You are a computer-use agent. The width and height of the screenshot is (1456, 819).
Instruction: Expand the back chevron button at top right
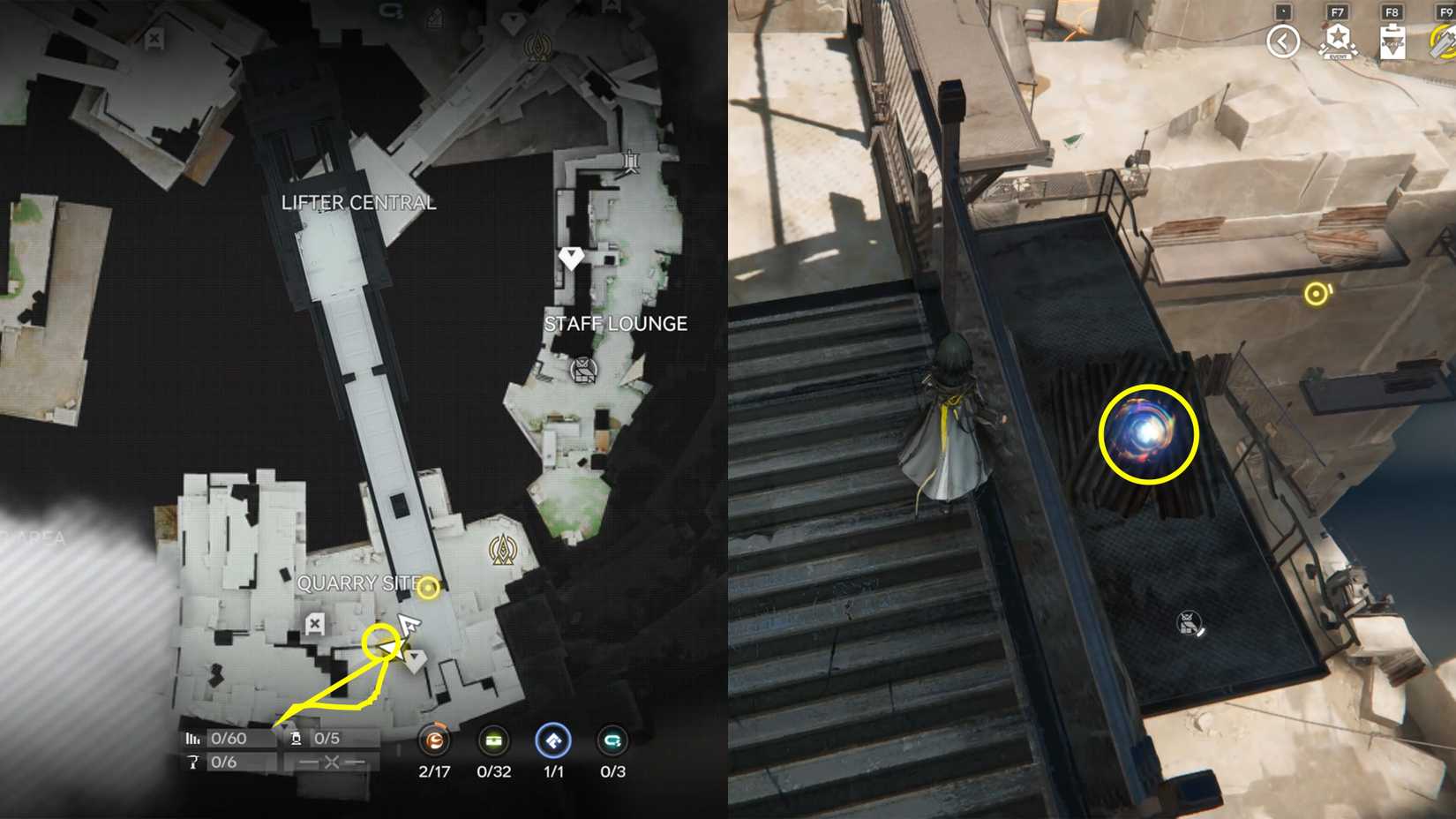pos(1282,41)
